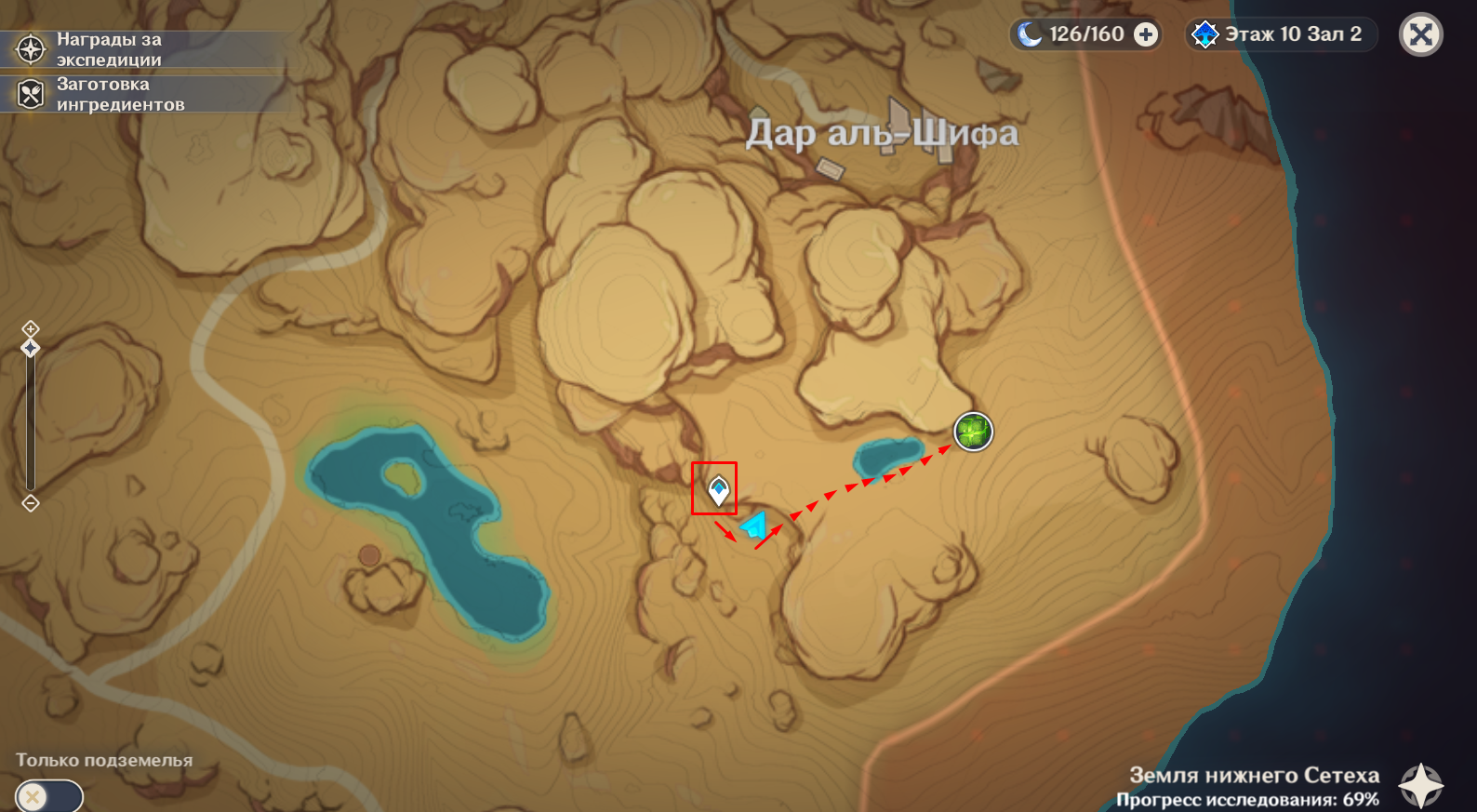Close the map with the X button
Screen dimensions: 1477x812
coord(1420,35)
